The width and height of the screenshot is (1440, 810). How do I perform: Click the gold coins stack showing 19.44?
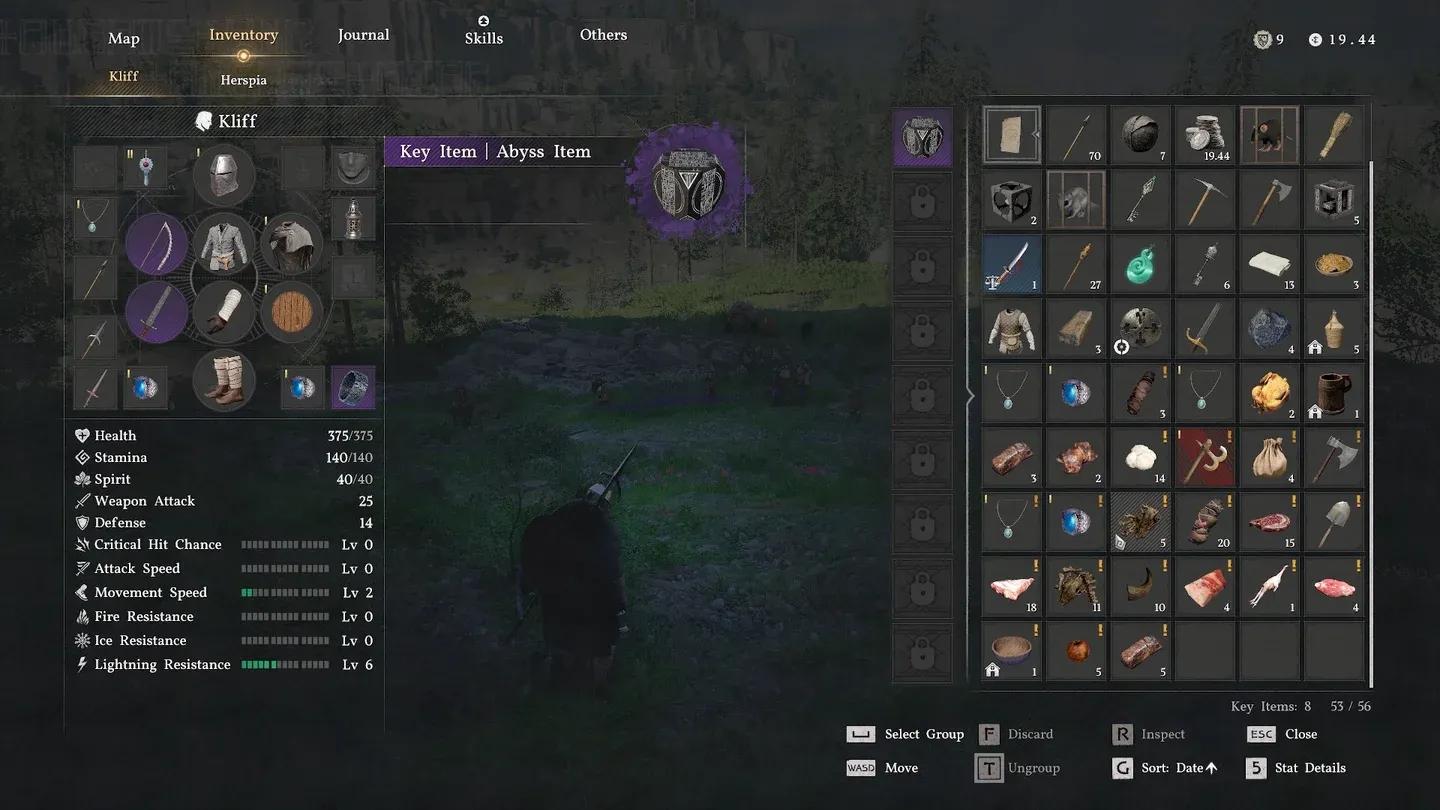point(1205,135)
